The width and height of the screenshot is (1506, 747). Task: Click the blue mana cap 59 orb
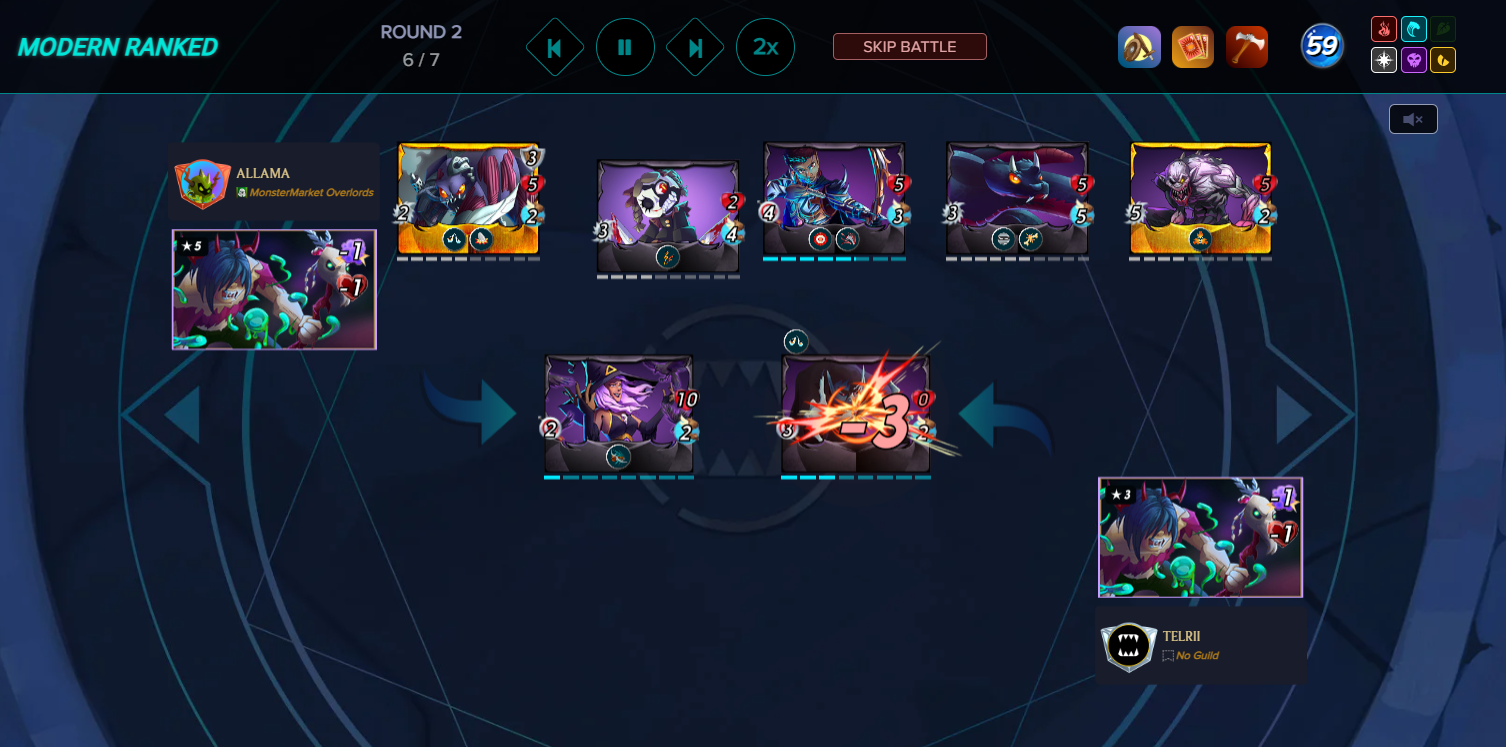point(1321,46)
